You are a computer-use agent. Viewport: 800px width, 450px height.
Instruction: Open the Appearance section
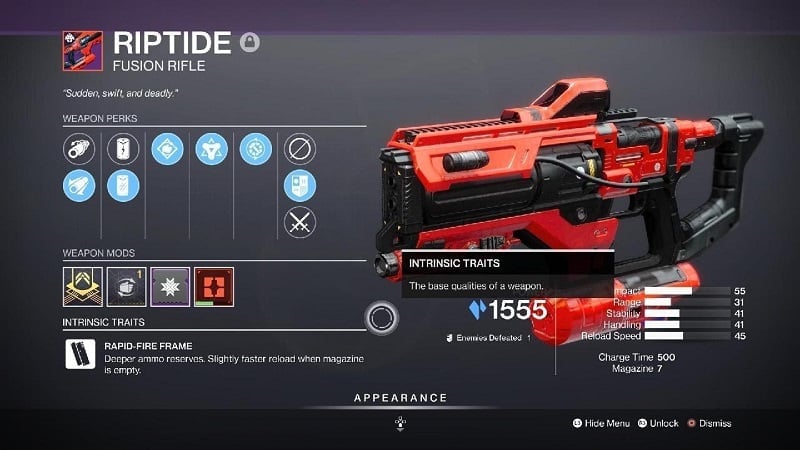coord(399,398)
